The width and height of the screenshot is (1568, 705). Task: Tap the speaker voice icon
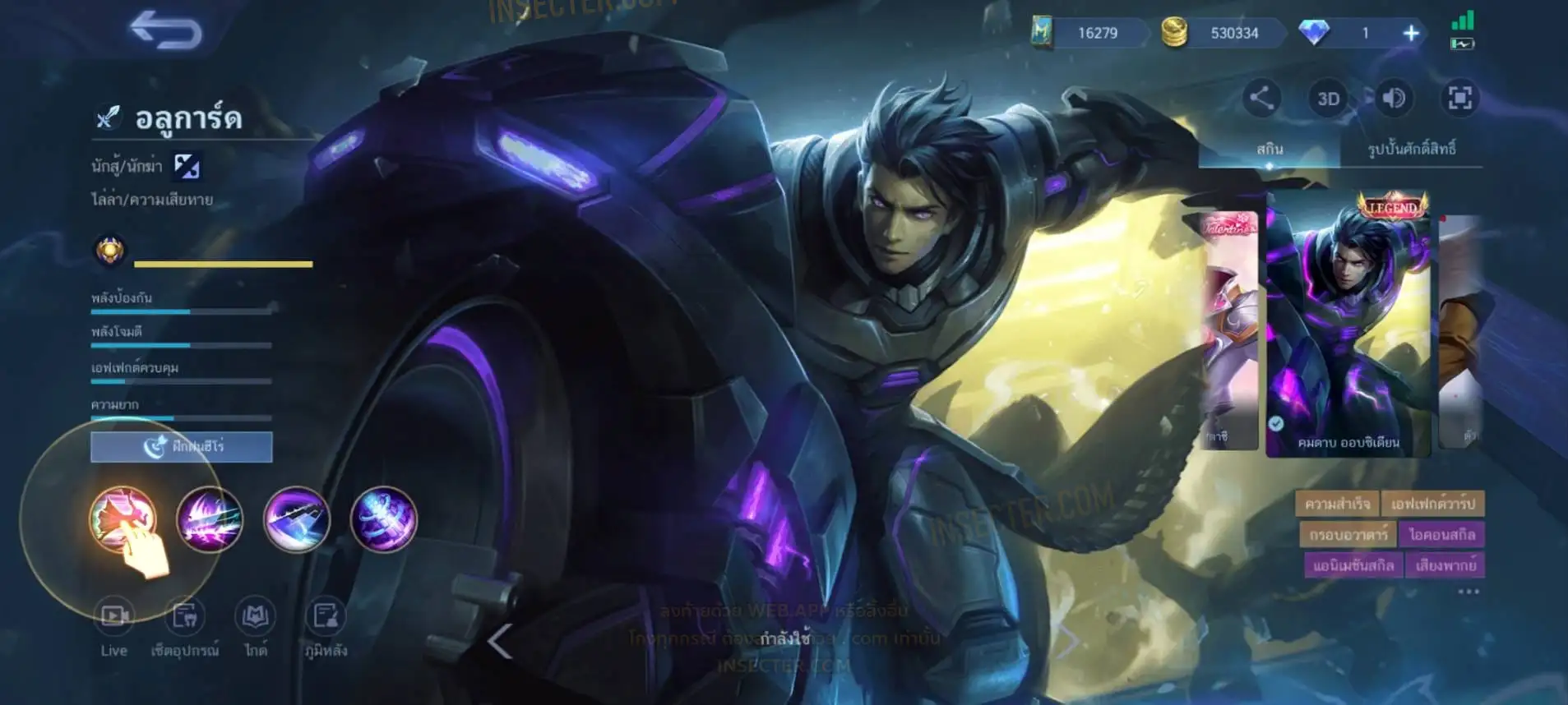1394,99
